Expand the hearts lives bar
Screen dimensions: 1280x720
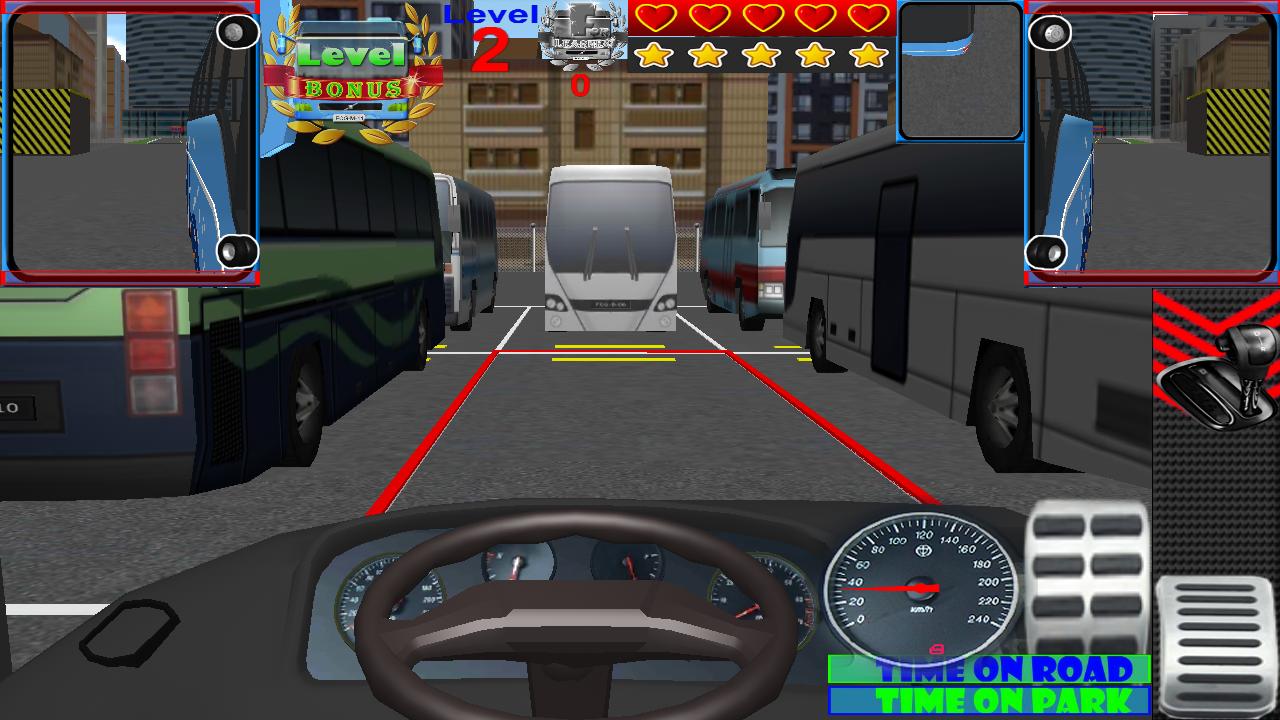click(x=760, y=17)
